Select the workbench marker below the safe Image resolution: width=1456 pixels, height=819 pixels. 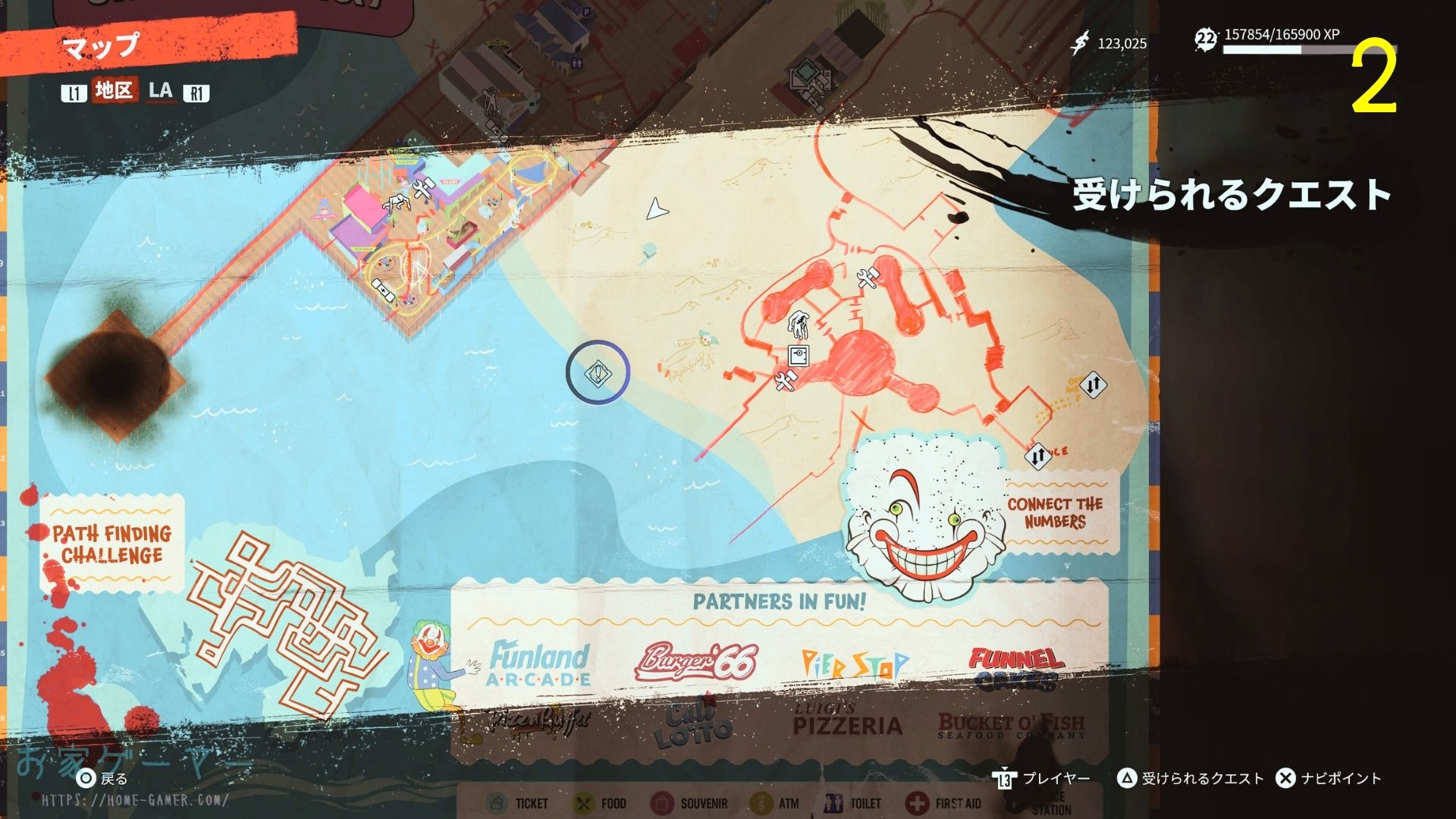786,381
